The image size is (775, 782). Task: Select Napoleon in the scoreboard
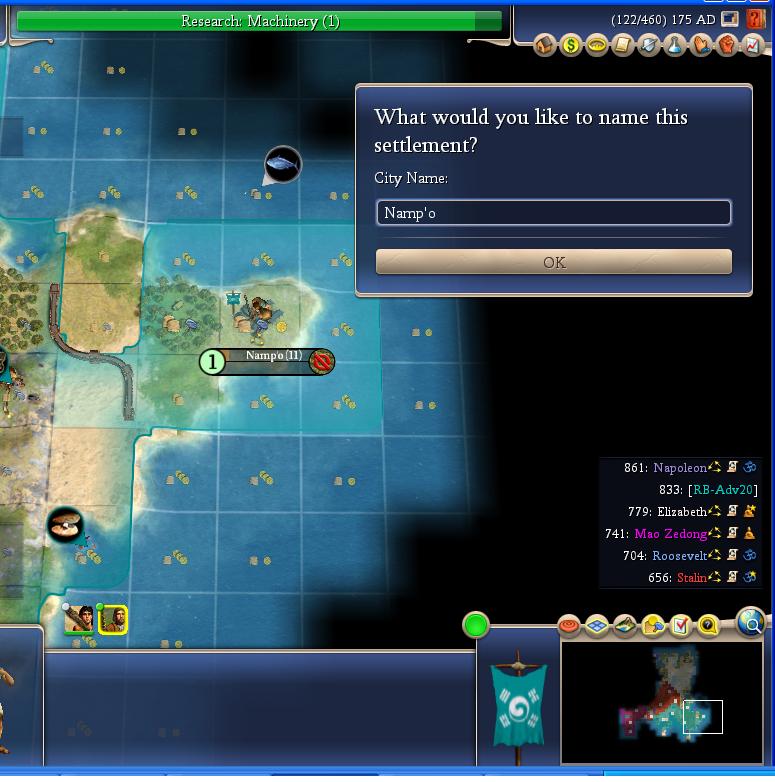pyautogui.click(x=679, y=467)
